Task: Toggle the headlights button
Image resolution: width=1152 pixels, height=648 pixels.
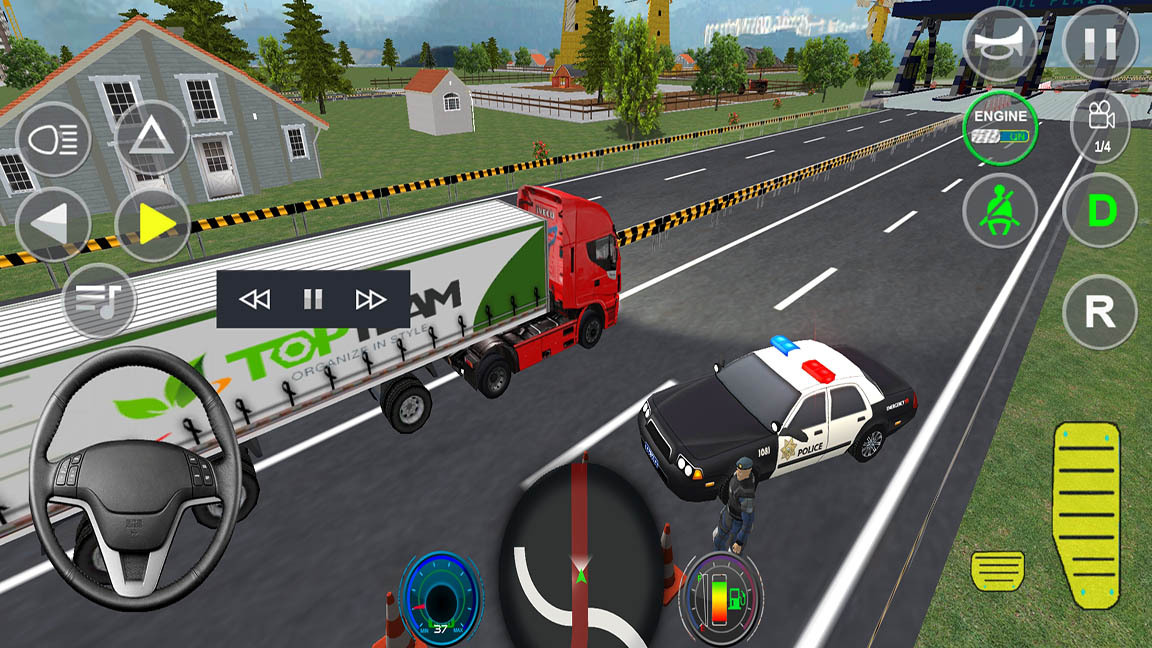Action: (x=53, y=140)
